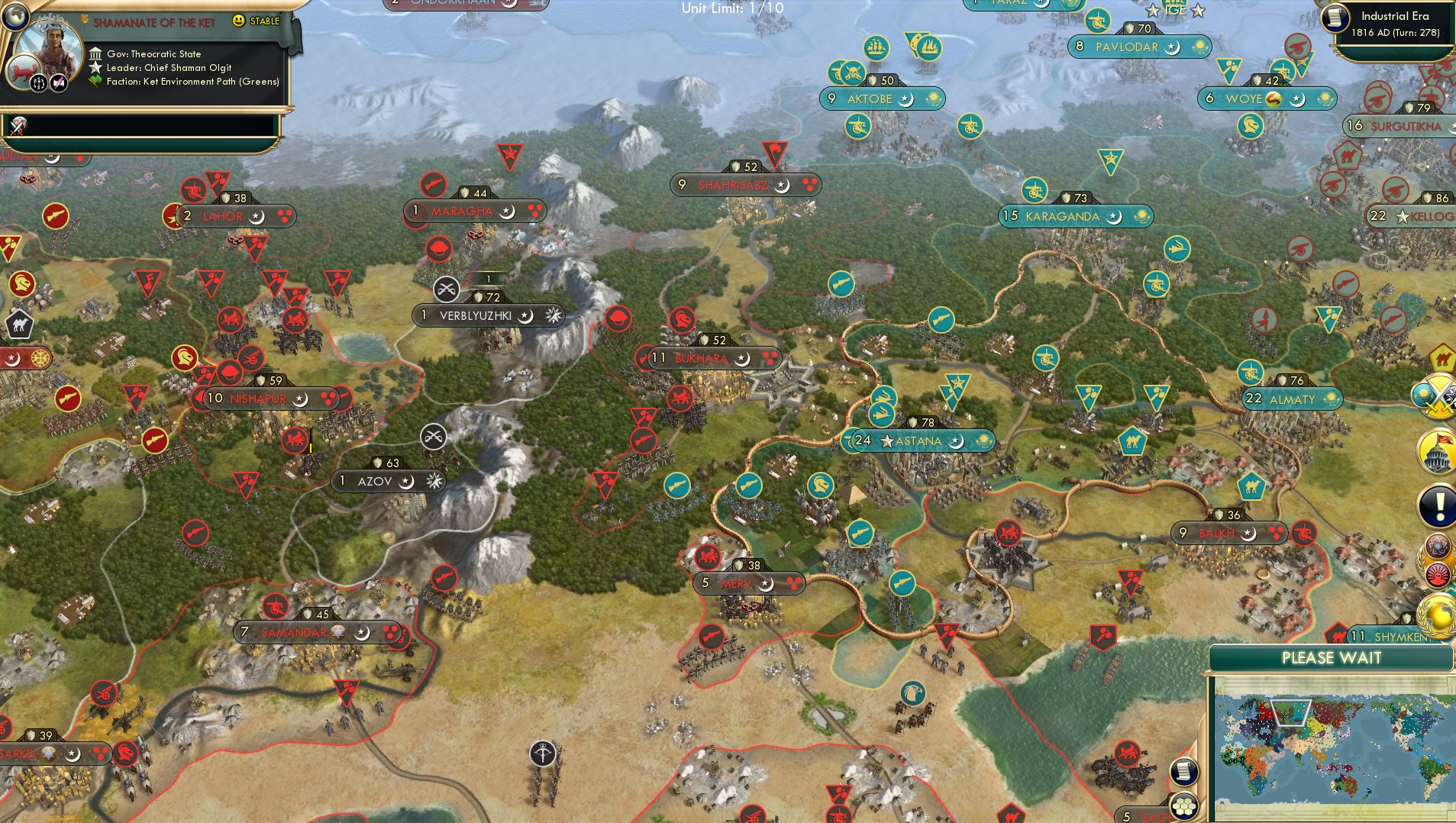Click the smiley STABLE stability indicator
Image resolution: width=1456 pixels, height=823 pixels.
[238, 21]
